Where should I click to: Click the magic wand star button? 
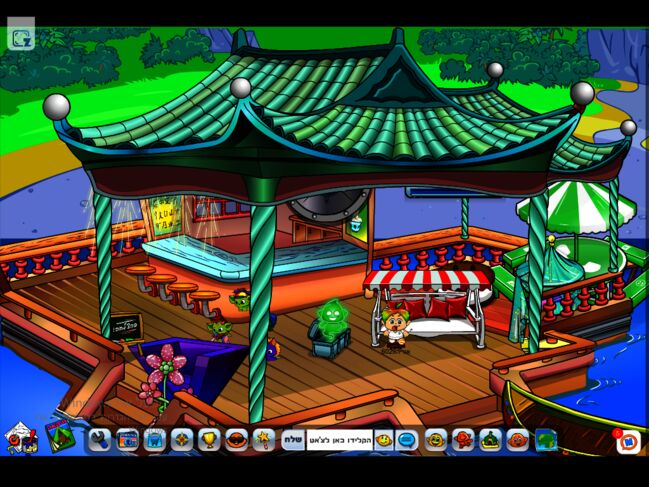(x=263, y=439)
